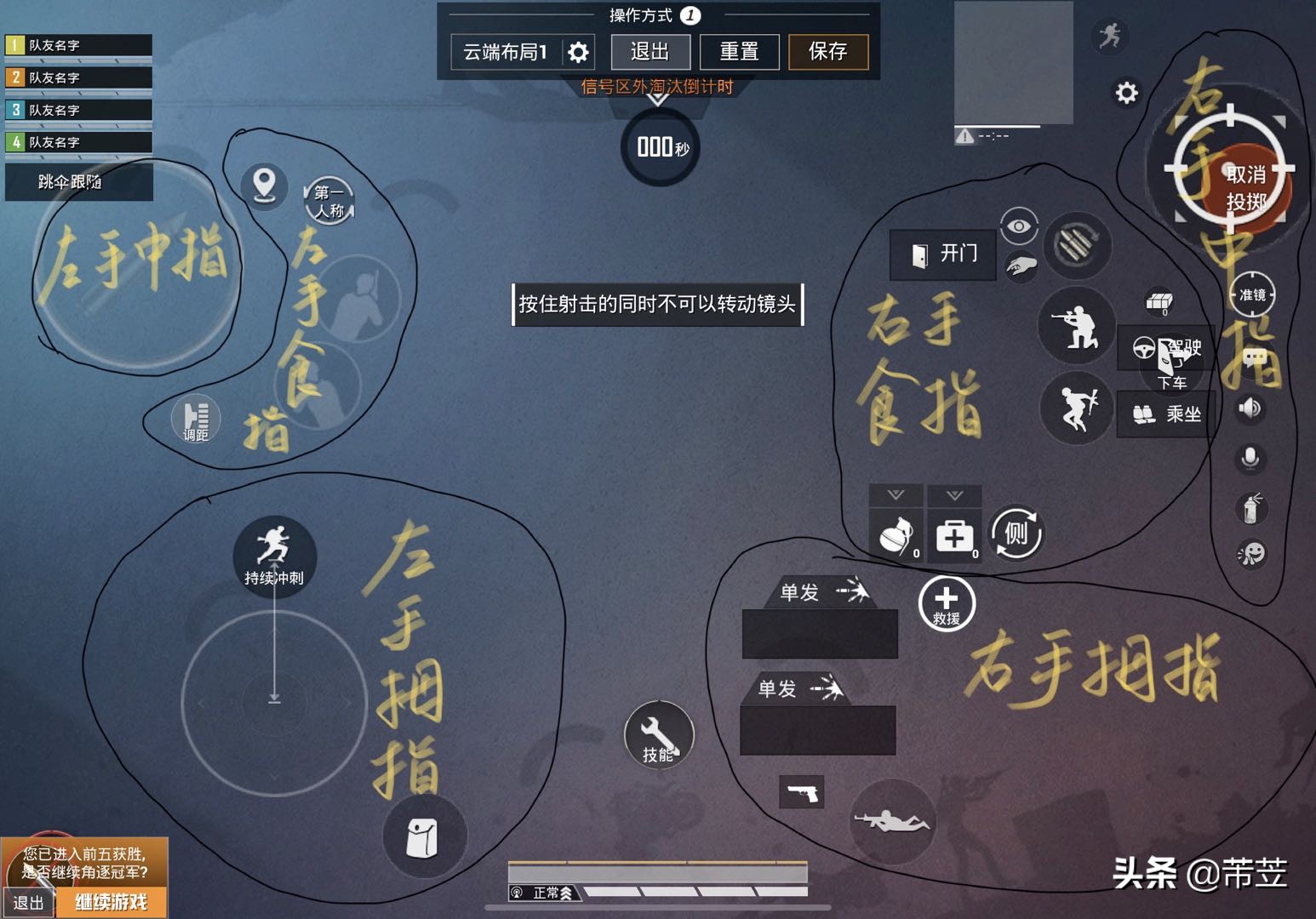Viewport: 1316px width, 919px height.
Task: Click the arrow under the countdown timer
Action: 656,100
